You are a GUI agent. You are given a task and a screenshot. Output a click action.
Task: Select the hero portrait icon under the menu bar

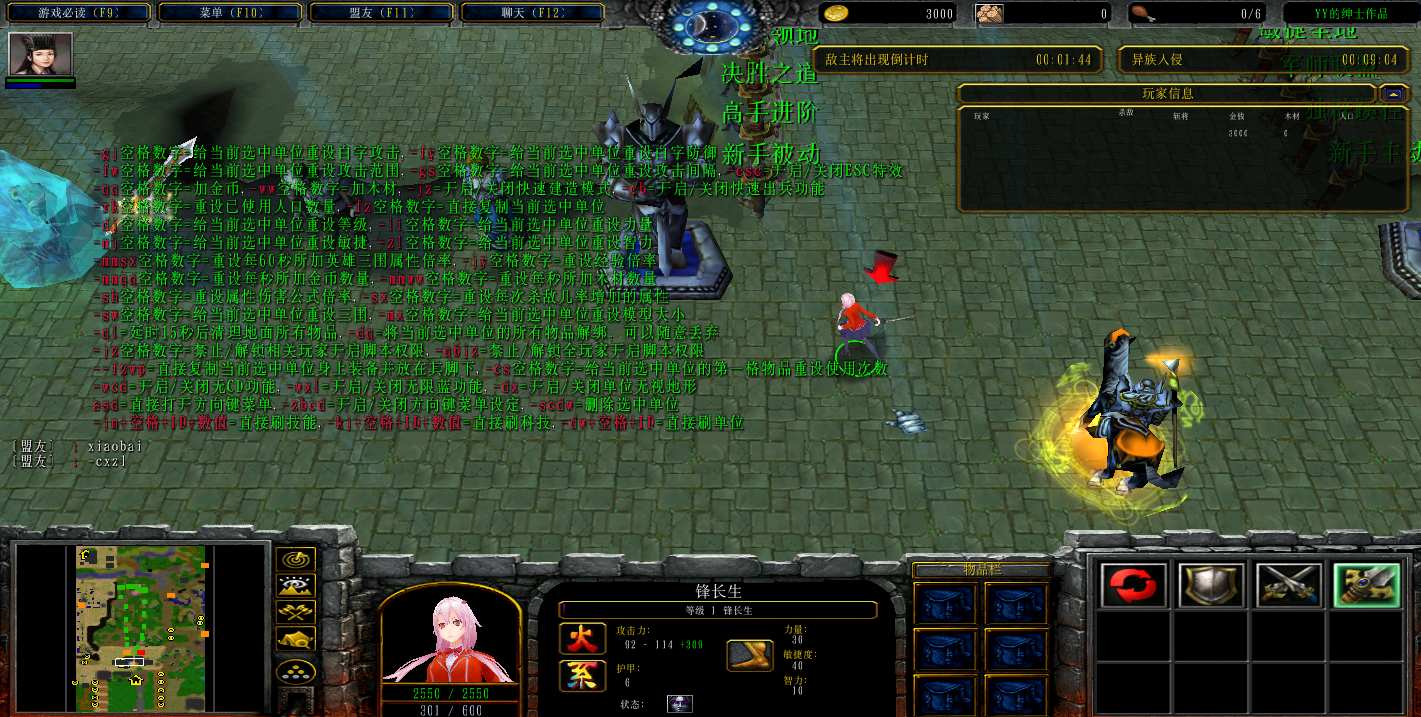[x=41, y=54]
